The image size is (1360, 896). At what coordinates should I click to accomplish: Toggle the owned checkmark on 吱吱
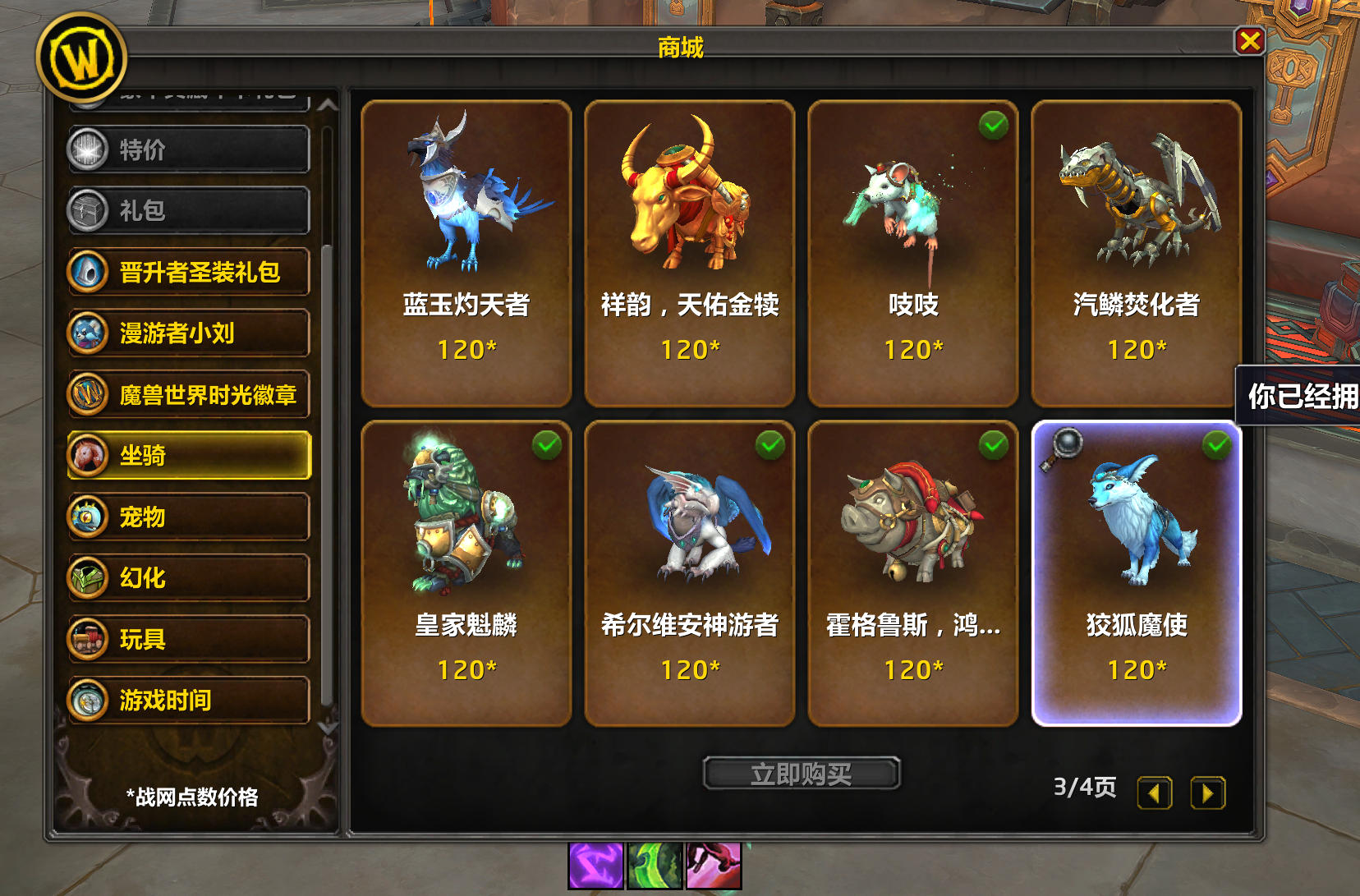995,124
